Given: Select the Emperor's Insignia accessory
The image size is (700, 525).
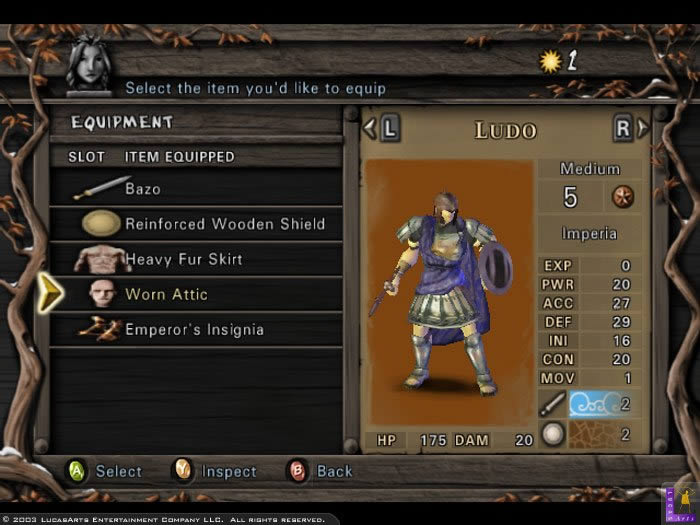Looking at the screenshot, I should [x=195, y=329].
